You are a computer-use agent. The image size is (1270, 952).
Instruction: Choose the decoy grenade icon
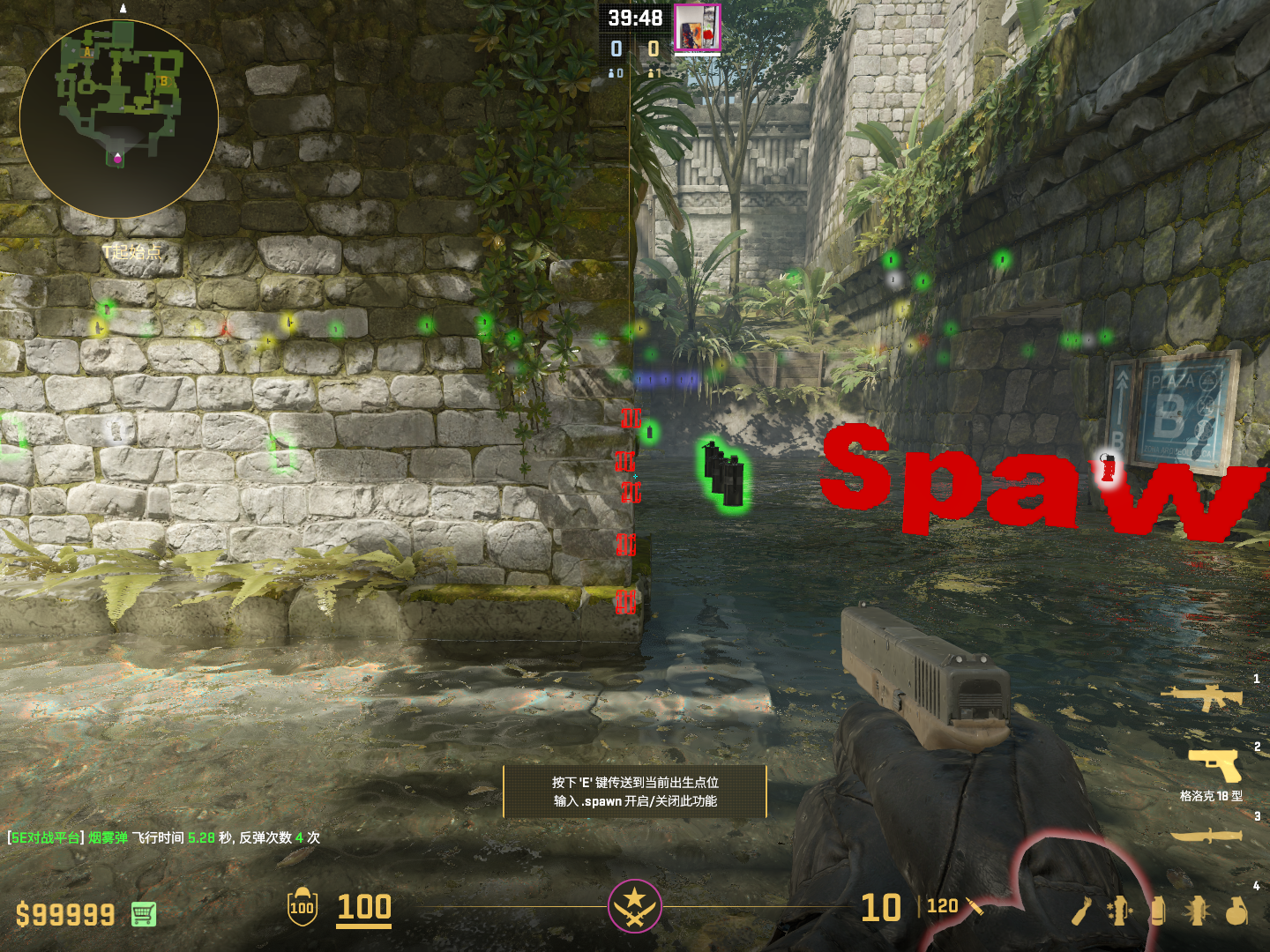coord(1119,911)
